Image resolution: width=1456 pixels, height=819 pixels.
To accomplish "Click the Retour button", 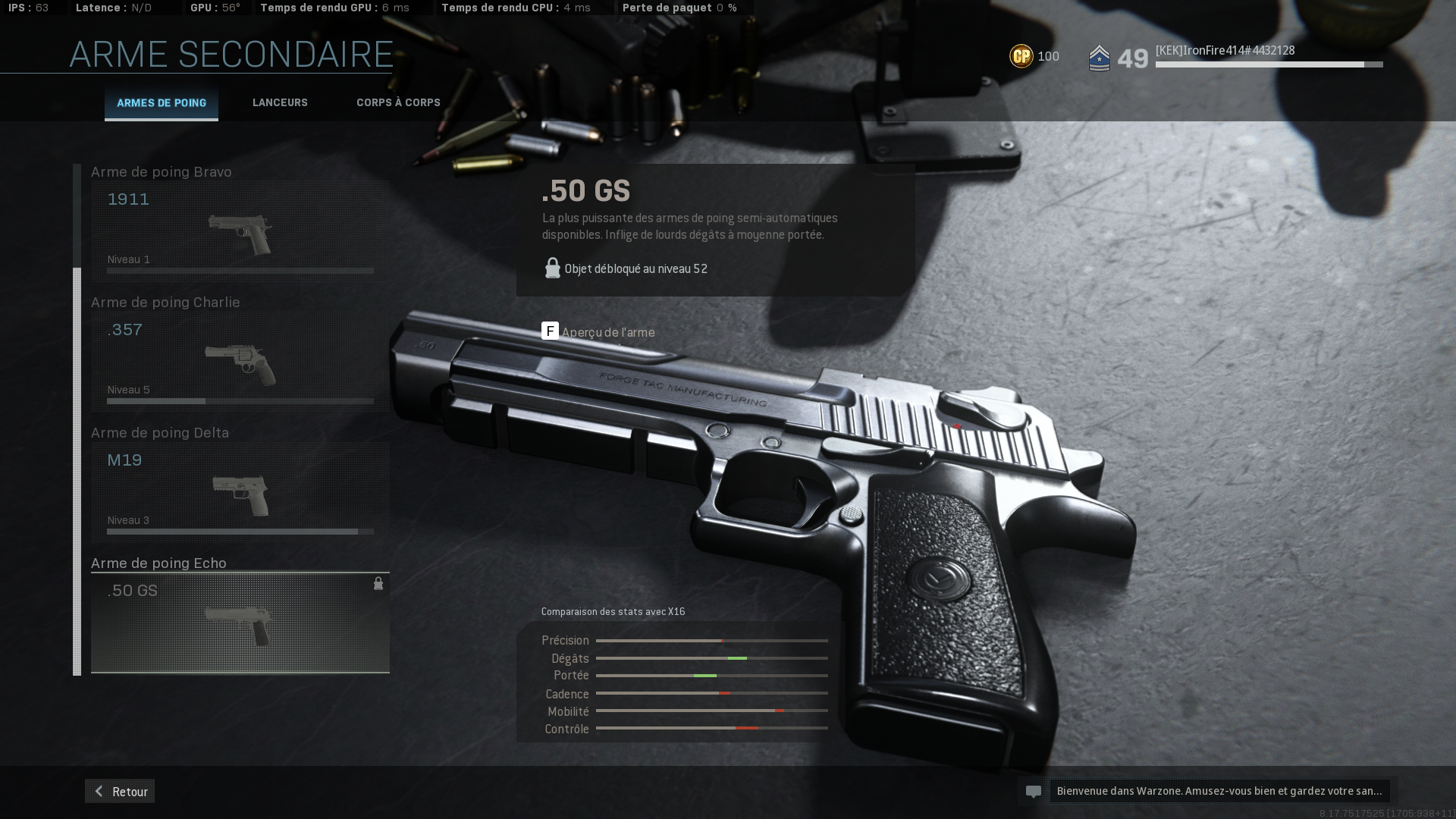I will [x=119, y=791].
